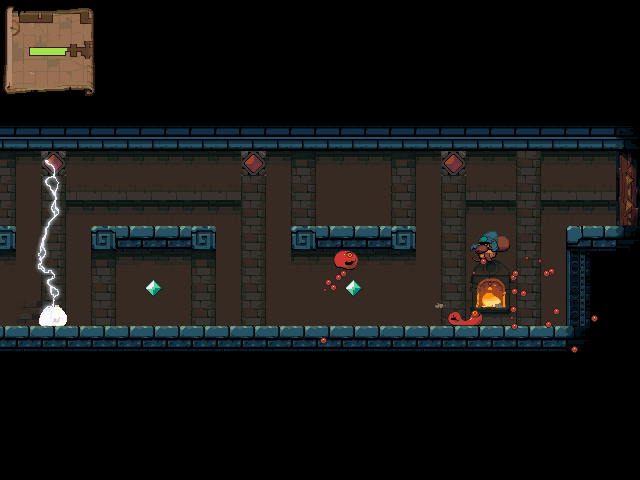Open the parchment scroll minimap
640x480 pixels.
click(x=49, y=50)
